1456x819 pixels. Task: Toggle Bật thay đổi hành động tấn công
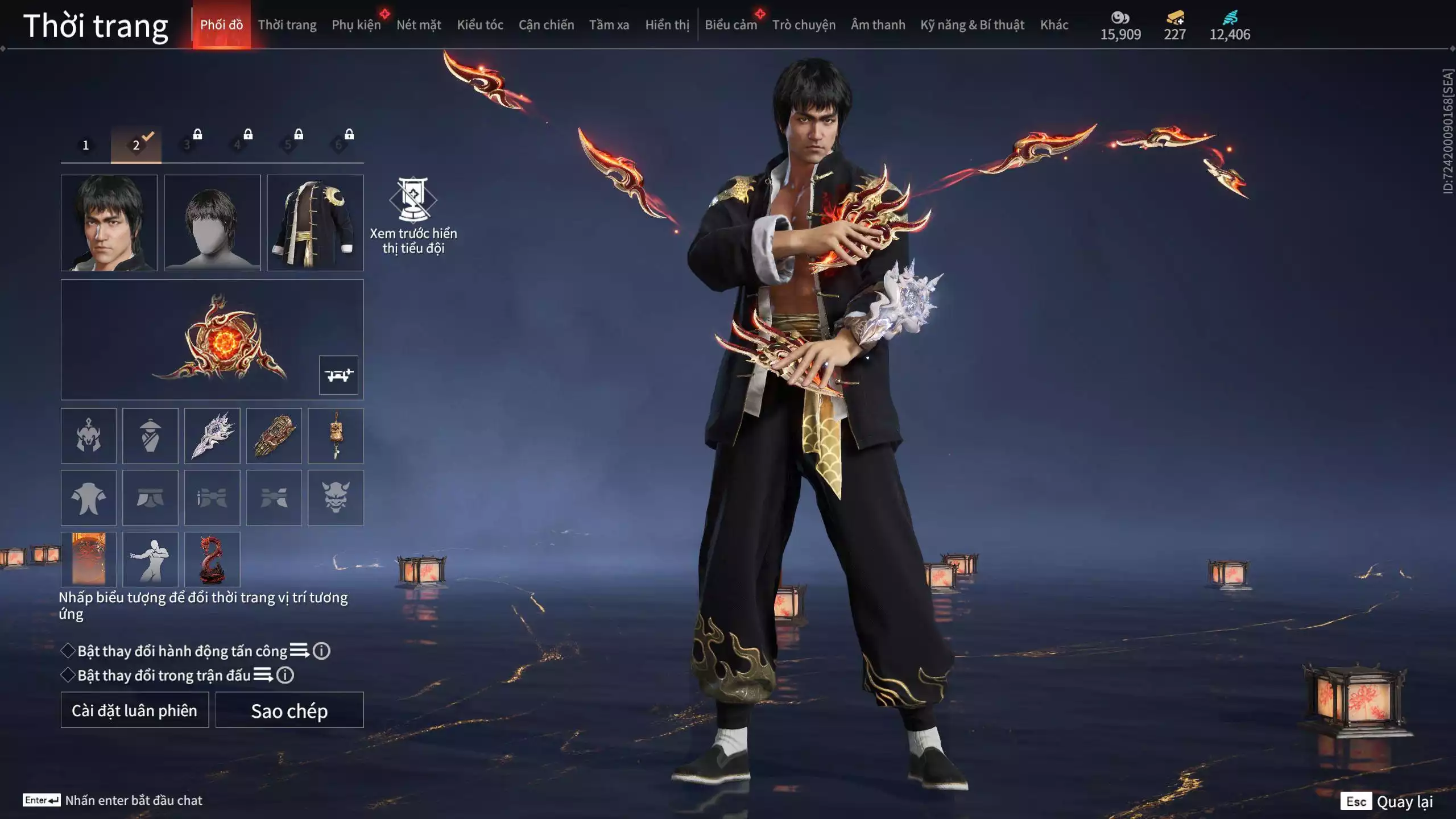[68, 651]
